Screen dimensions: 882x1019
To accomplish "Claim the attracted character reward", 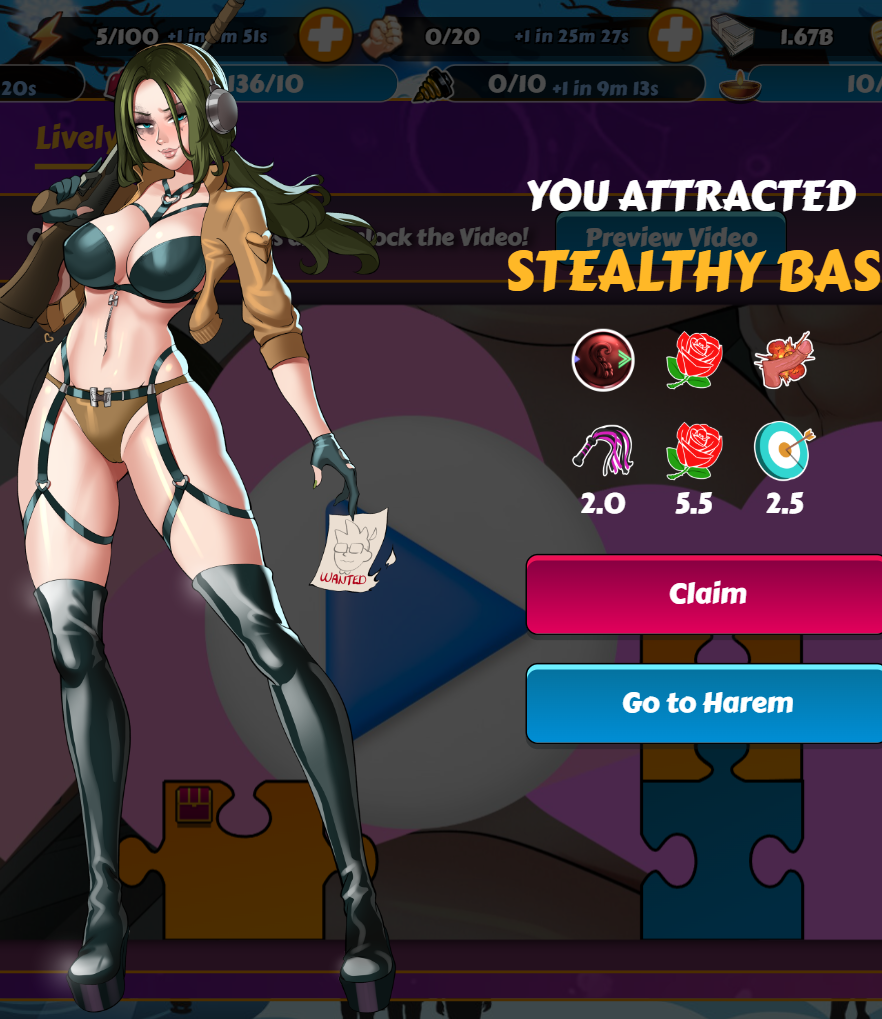I will point(706,594).
